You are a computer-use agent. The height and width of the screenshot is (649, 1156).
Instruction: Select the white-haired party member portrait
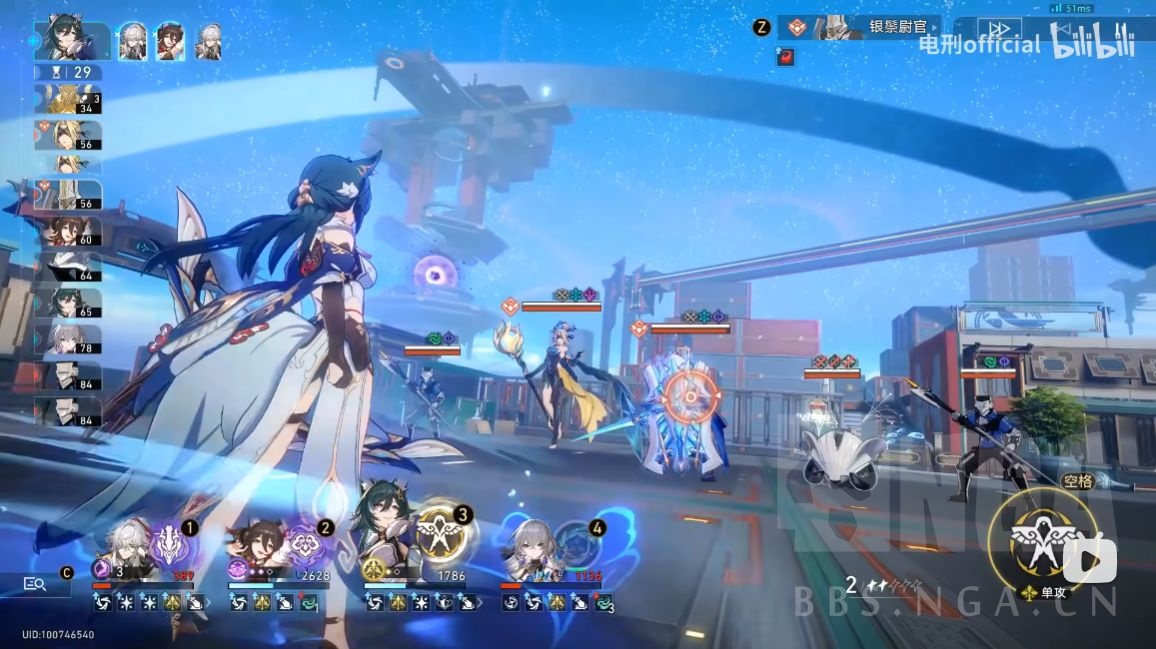coord(132,42)
